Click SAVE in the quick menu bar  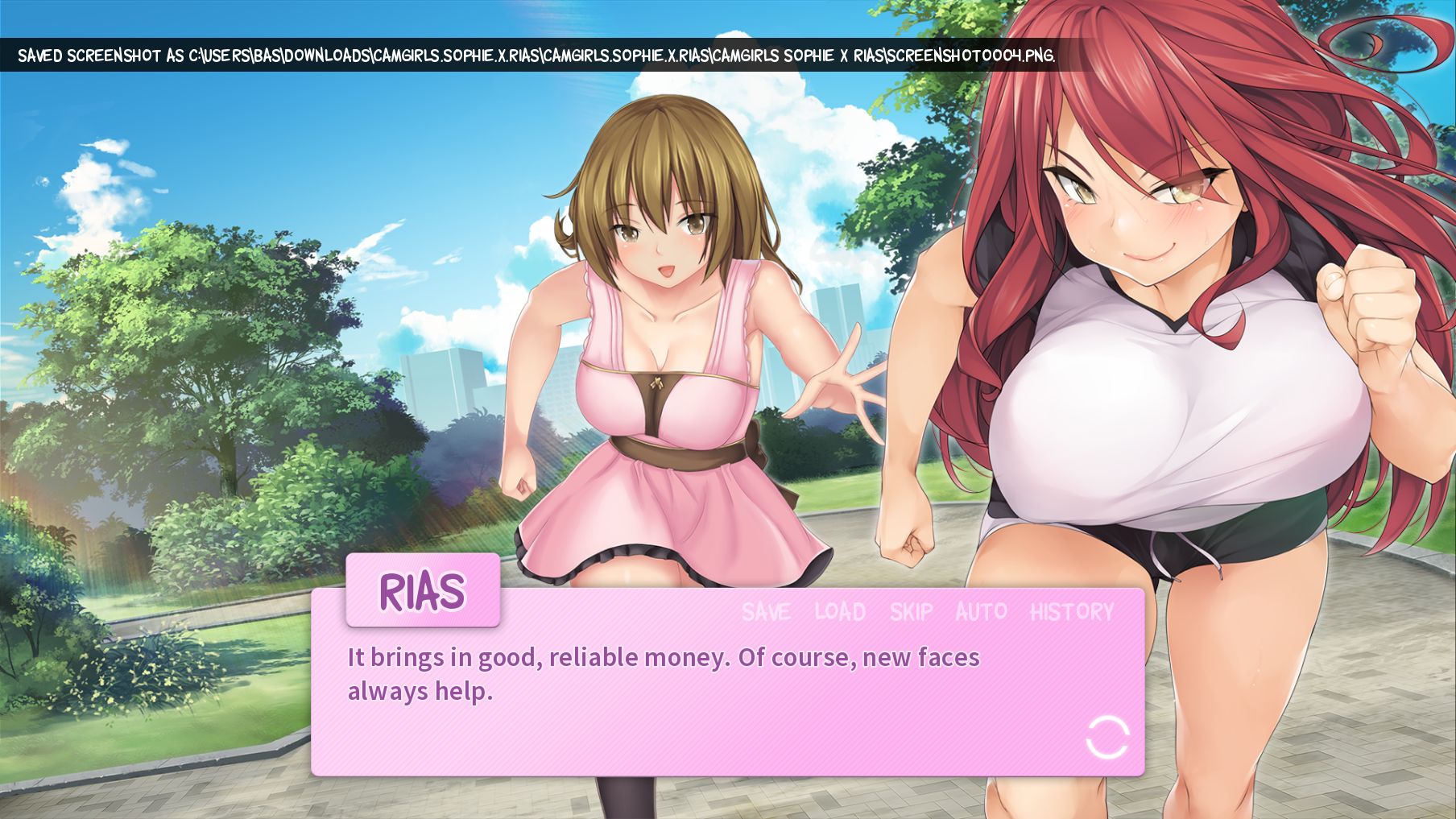tap(765, 612)
